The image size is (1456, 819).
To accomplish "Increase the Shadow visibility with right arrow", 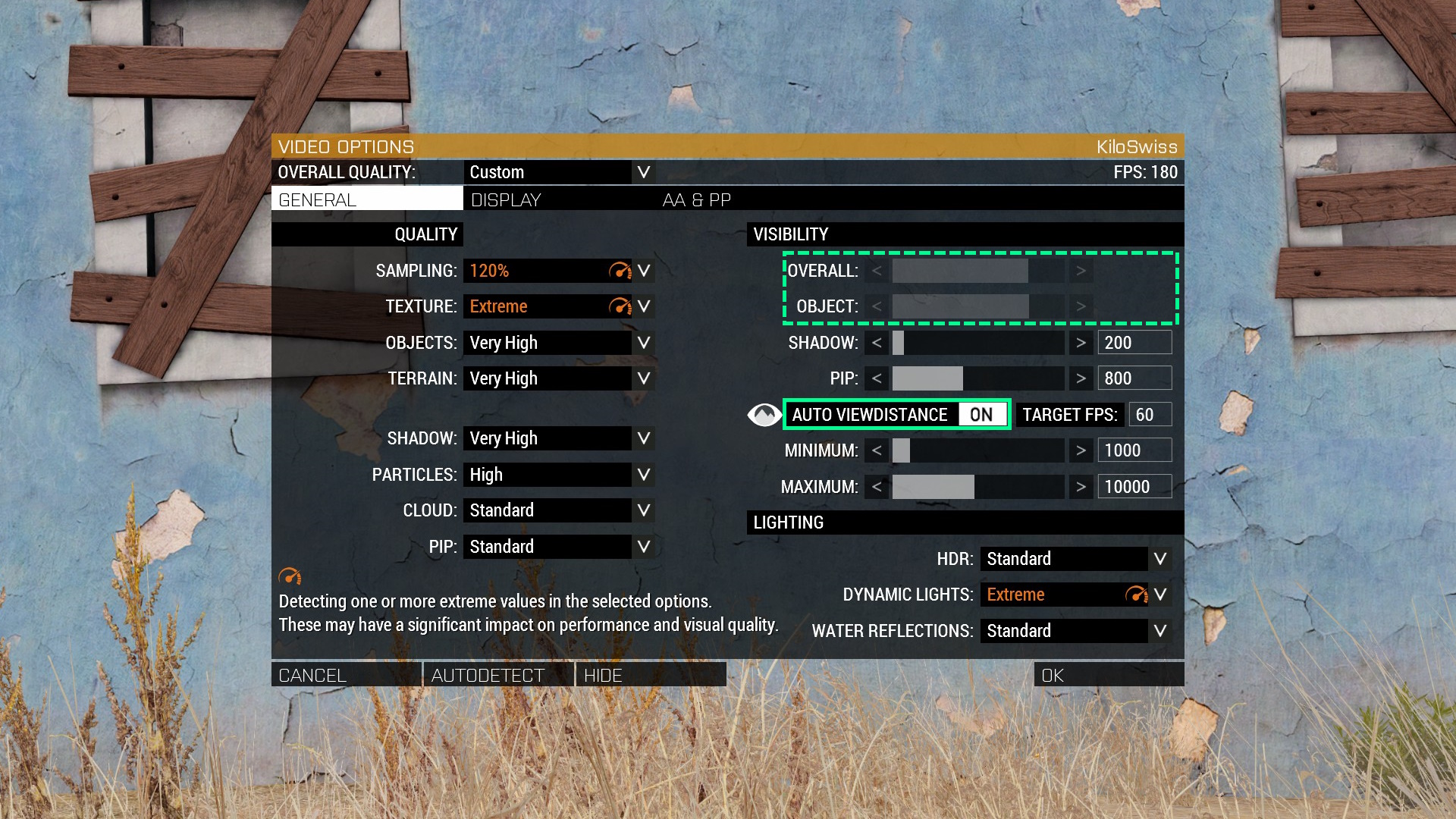I will [1081, 343].
